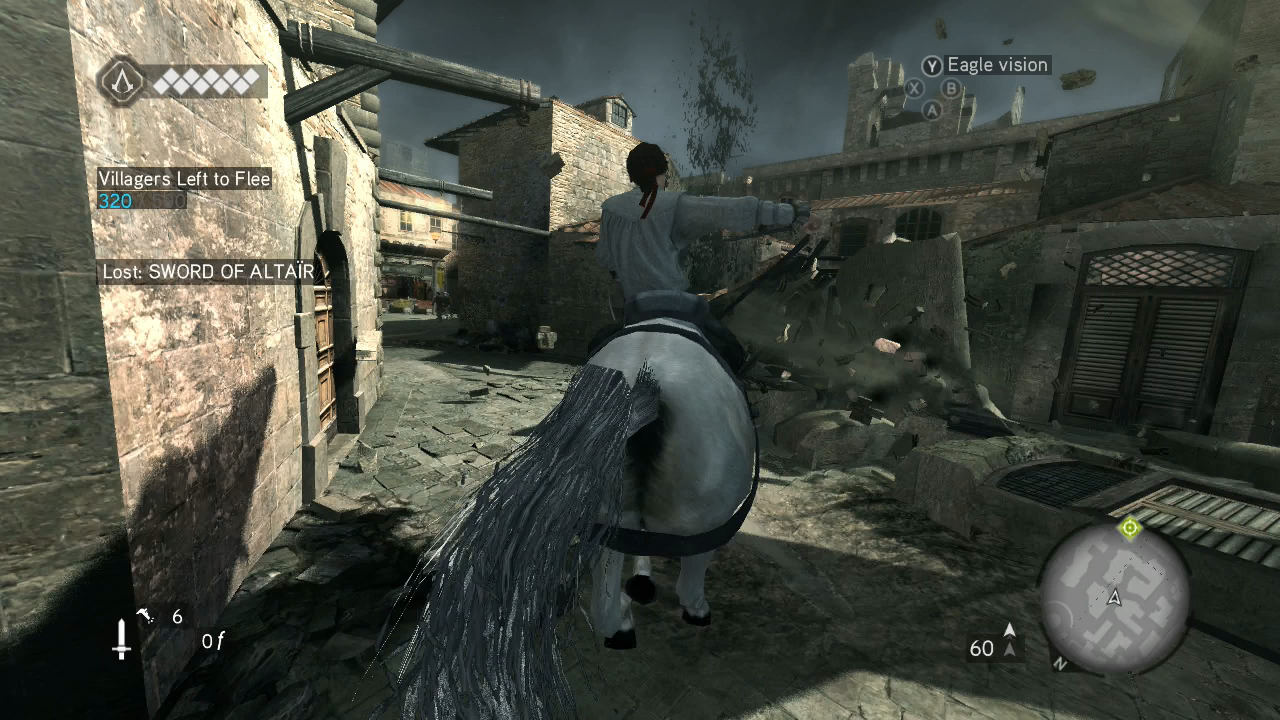Click the 320 villager counter text
The image size is (1280, 720).
115,201
